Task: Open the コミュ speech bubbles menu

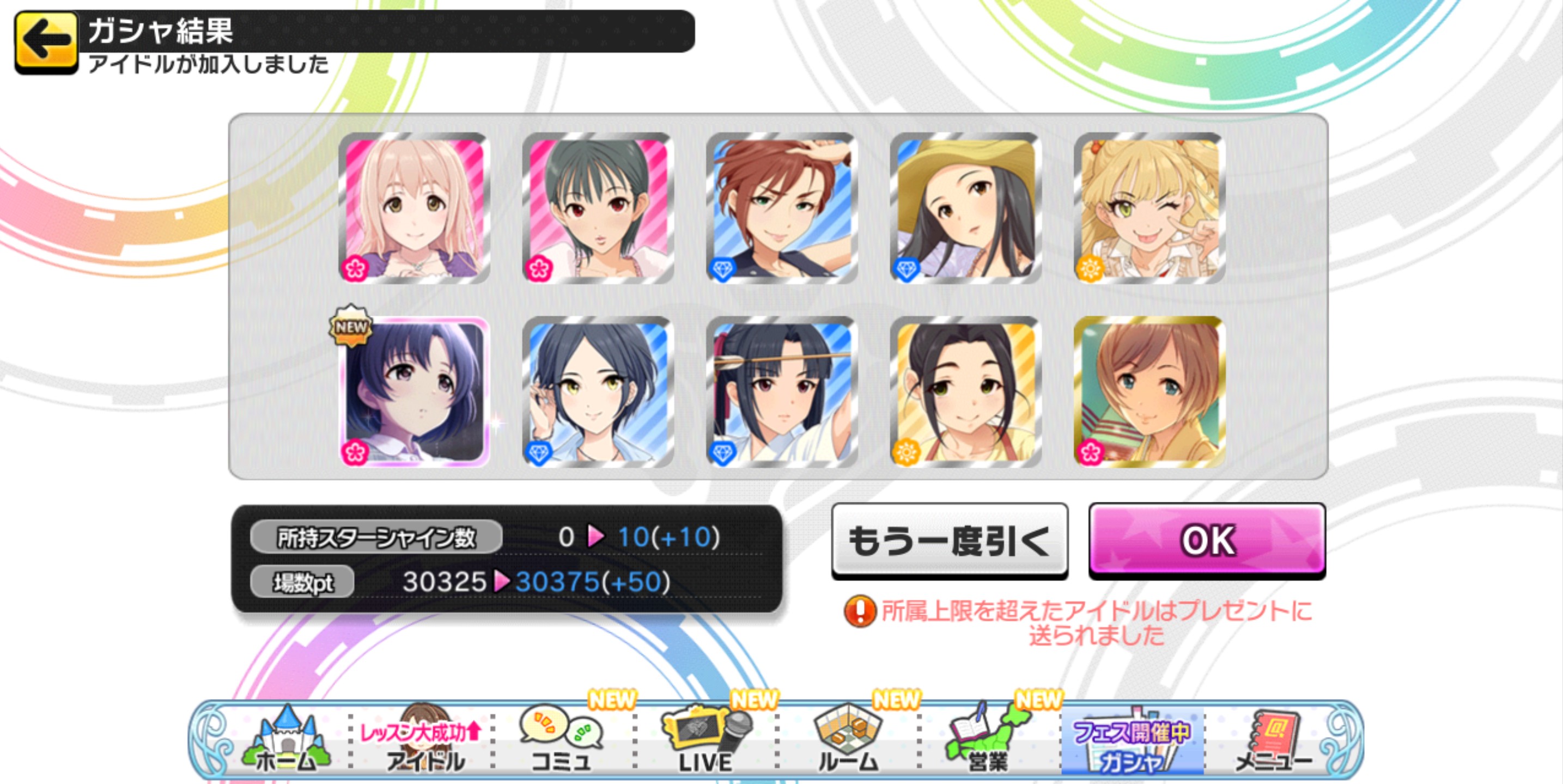Action: point(562,741)
